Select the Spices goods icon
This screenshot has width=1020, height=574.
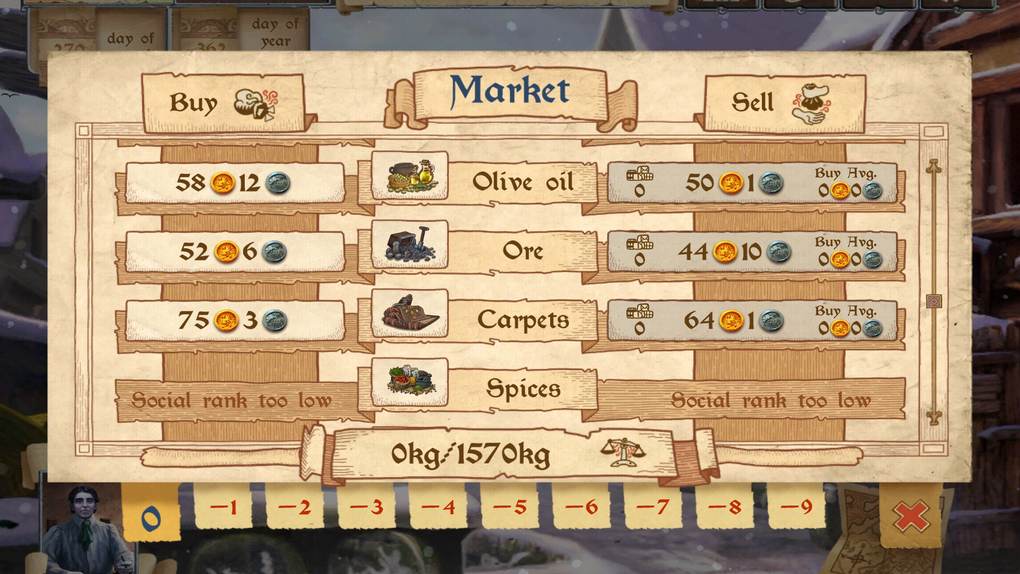pyautogui.click(x=410, y=382)
